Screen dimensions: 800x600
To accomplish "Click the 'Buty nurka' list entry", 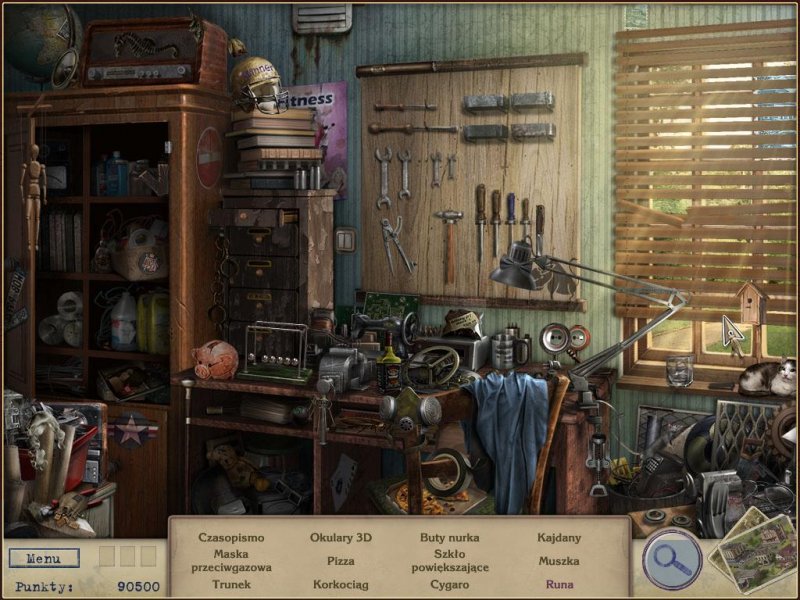I will click(450, 537).
